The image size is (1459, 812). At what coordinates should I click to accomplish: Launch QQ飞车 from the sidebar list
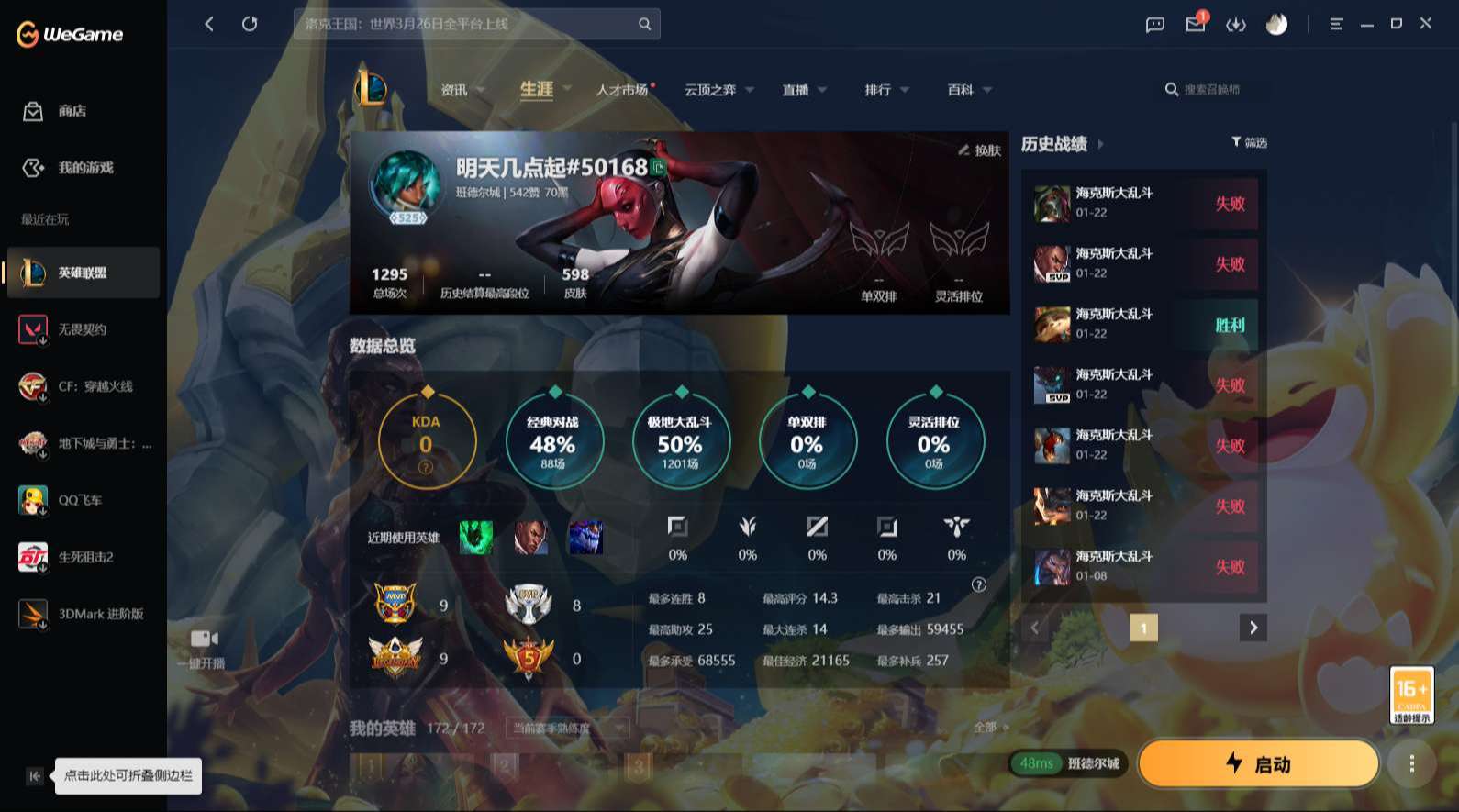tap(83, 500)
